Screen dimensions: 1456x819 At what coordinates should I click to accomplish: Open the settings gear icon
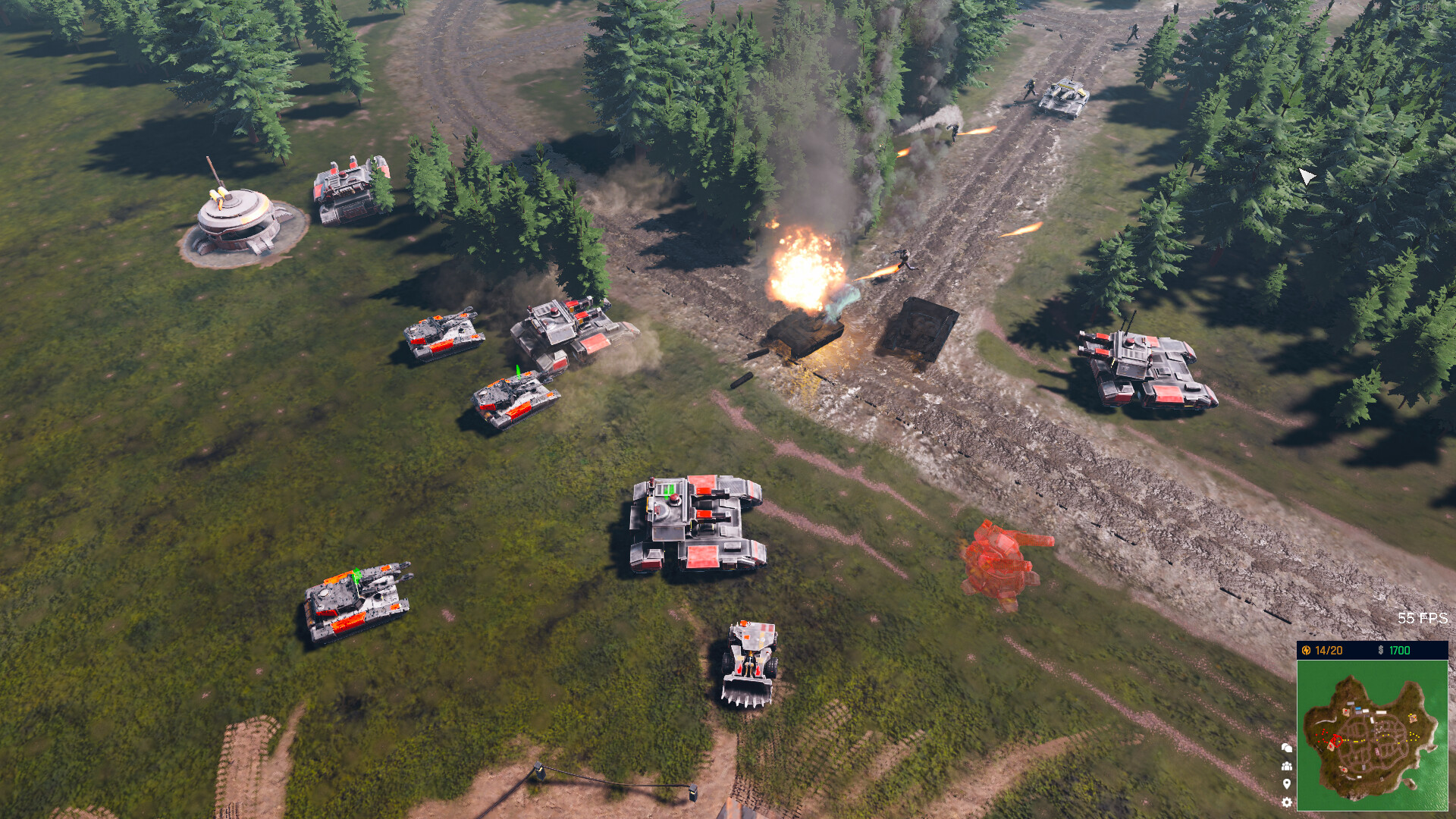[x=1286, y=802]
